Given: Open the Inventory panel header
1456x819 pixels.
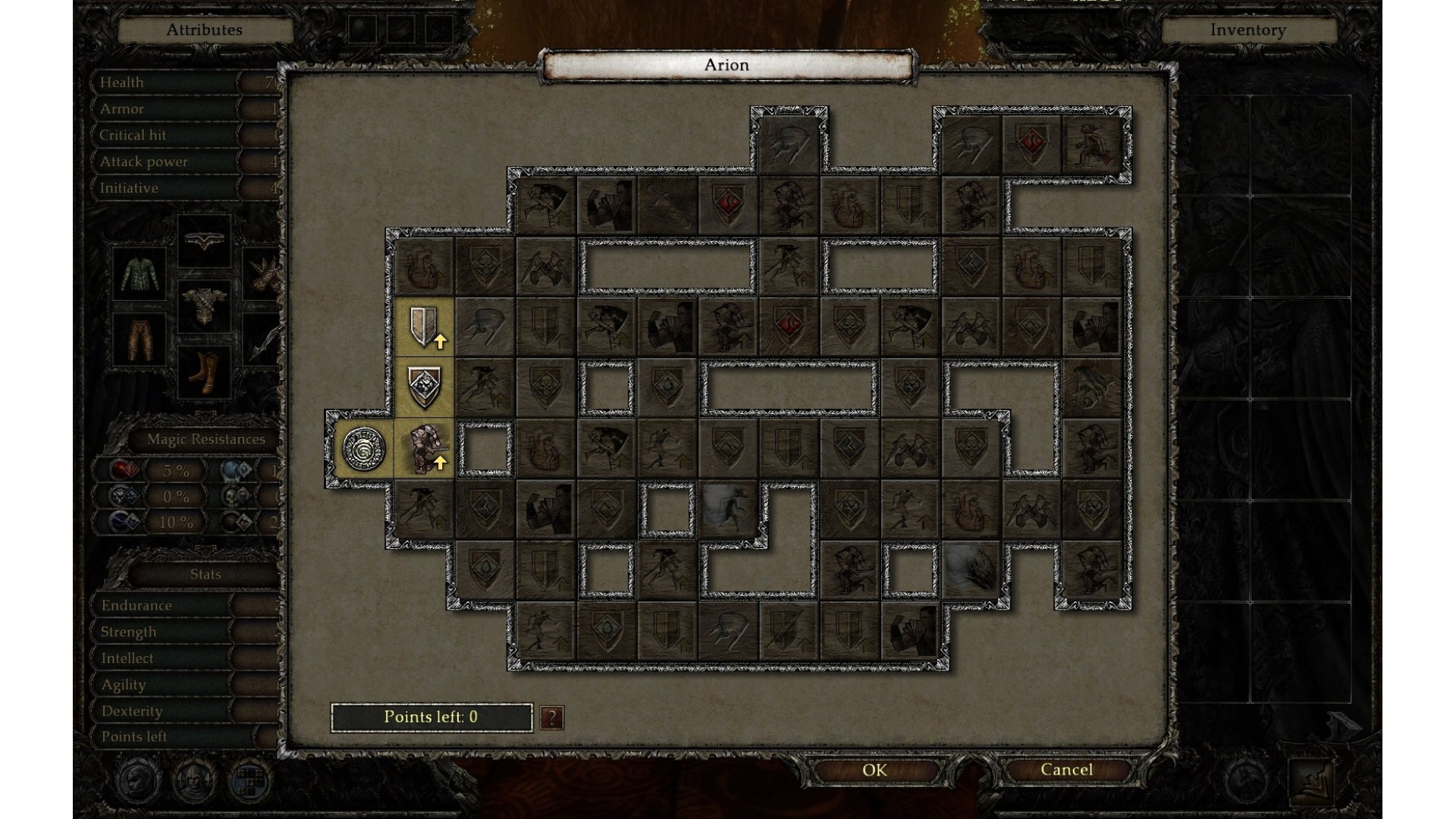Looking at the screenshot, I should pos(1247,30).
